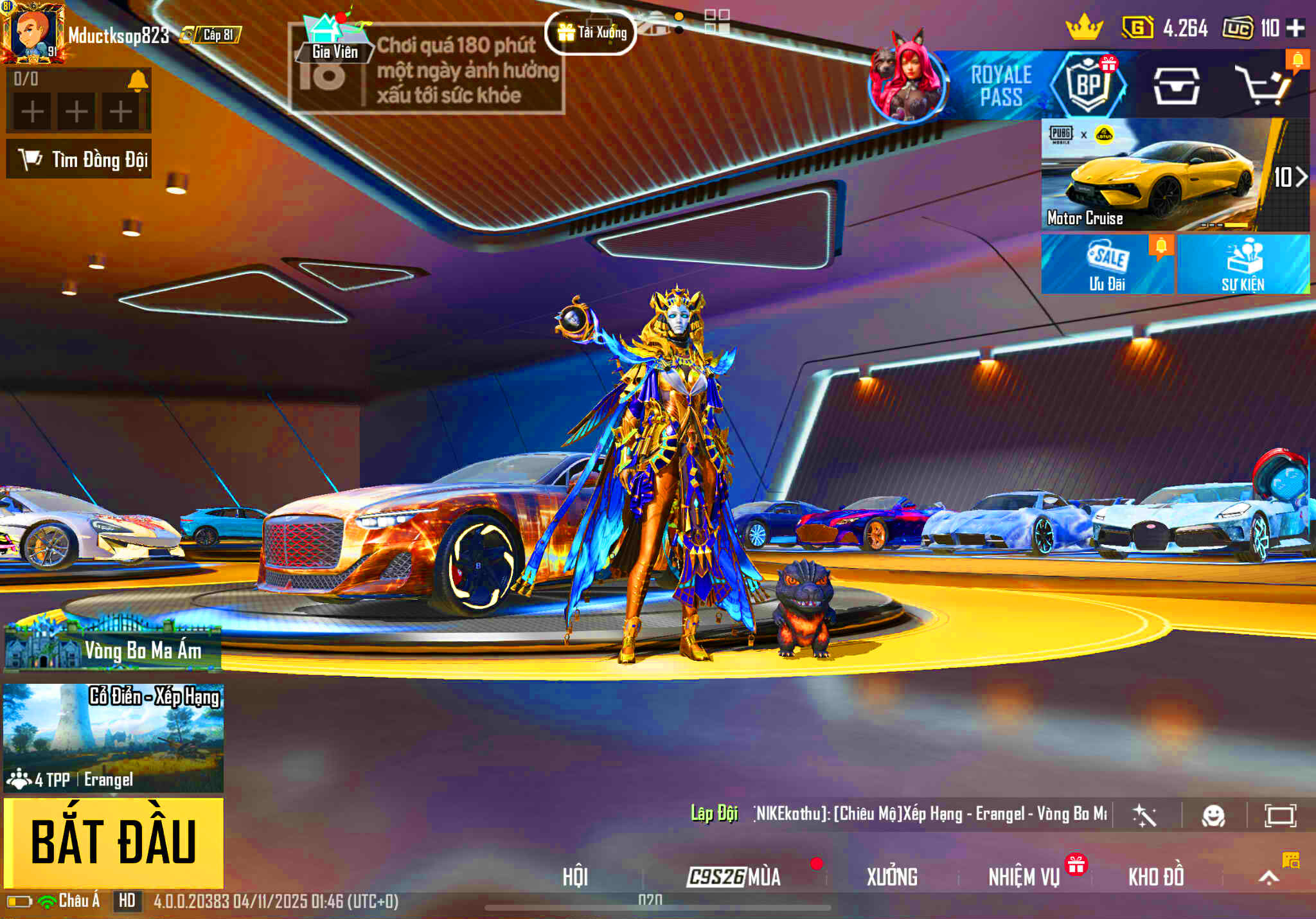Open the shopping cart store
This screenshot has height=919, width=1316.
[1263, 87]
